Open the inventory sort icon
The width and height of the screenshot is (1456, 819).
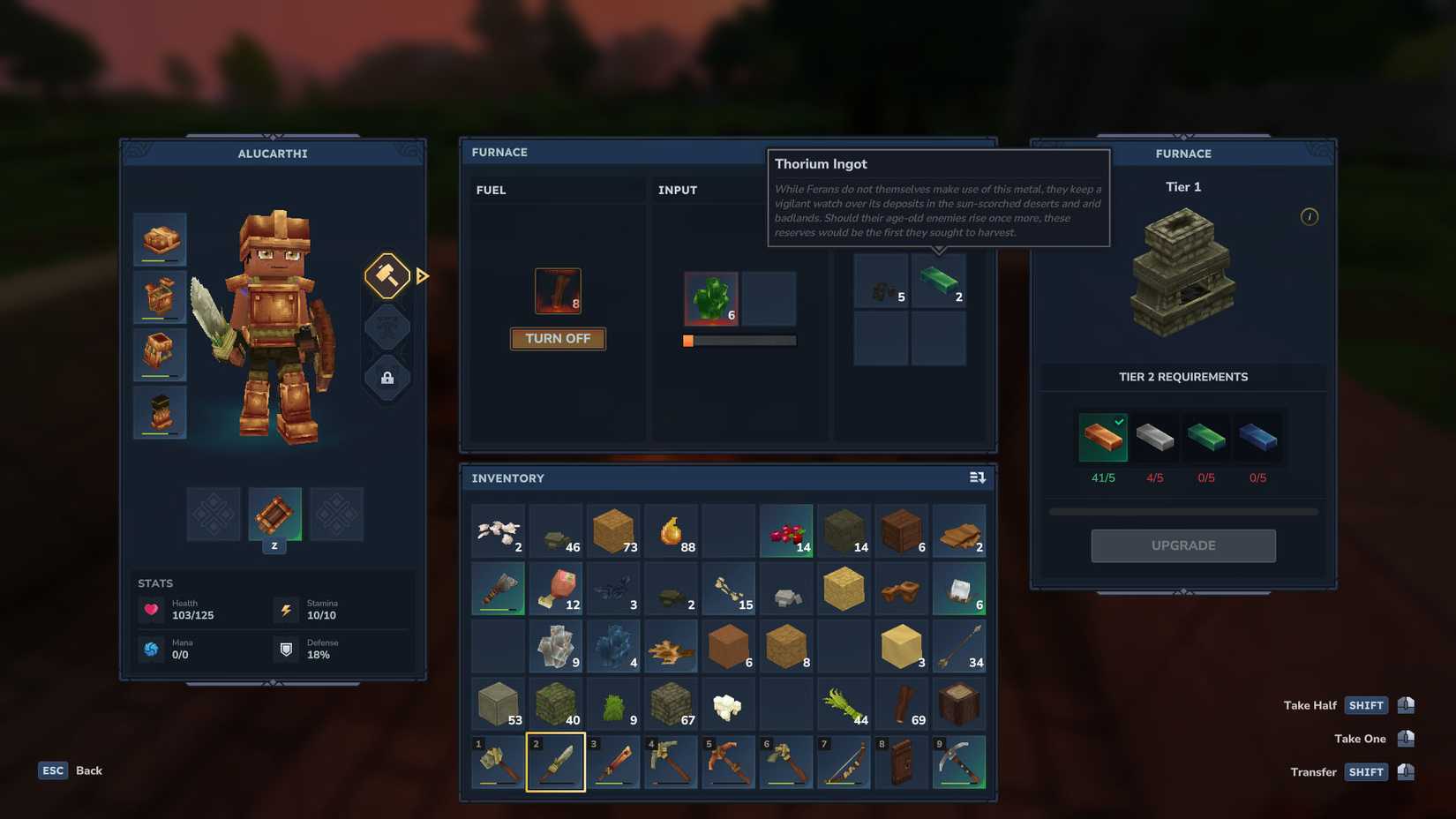coord(977,477)
